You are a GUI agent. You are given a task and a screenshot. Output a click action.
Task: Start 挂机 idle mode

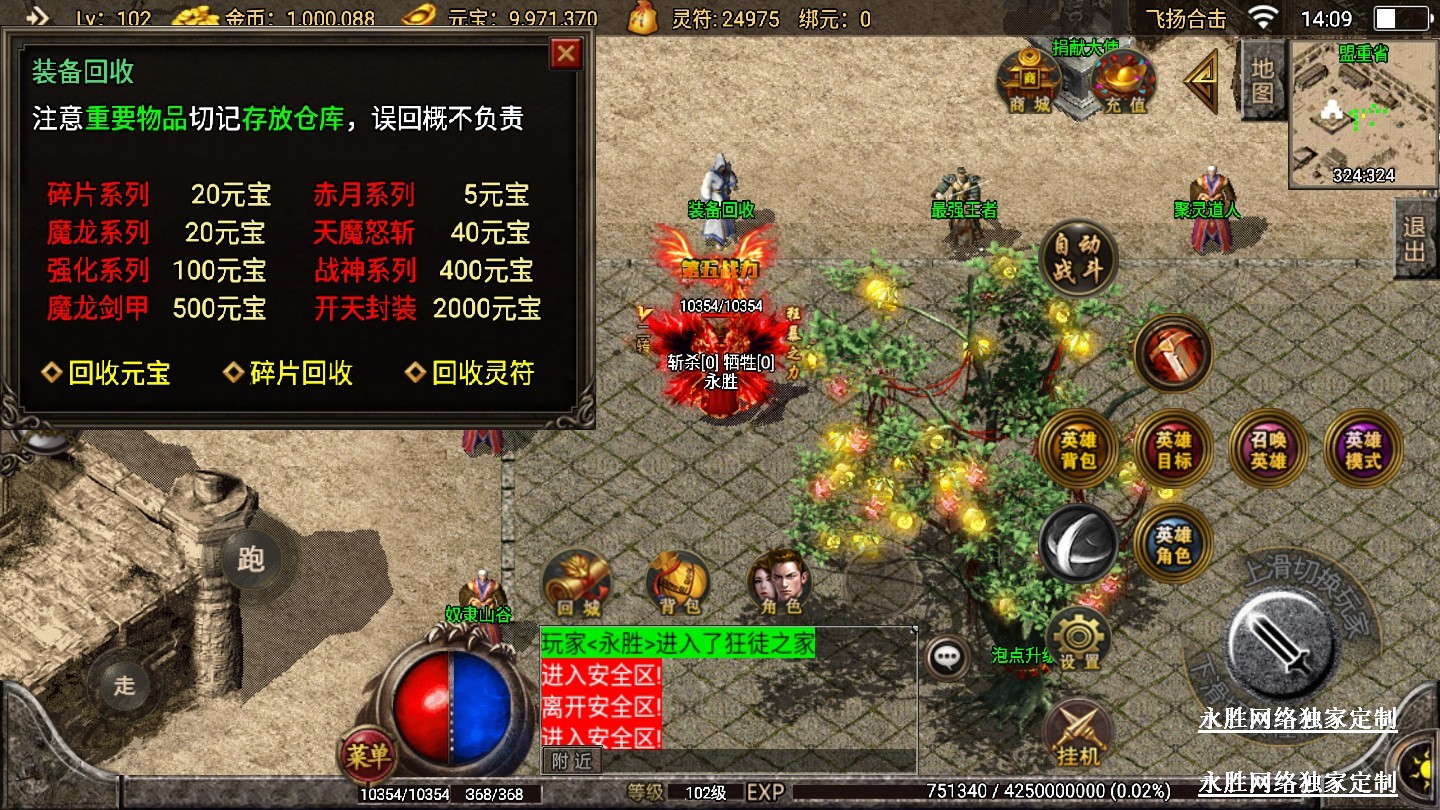coord(1078,734)
